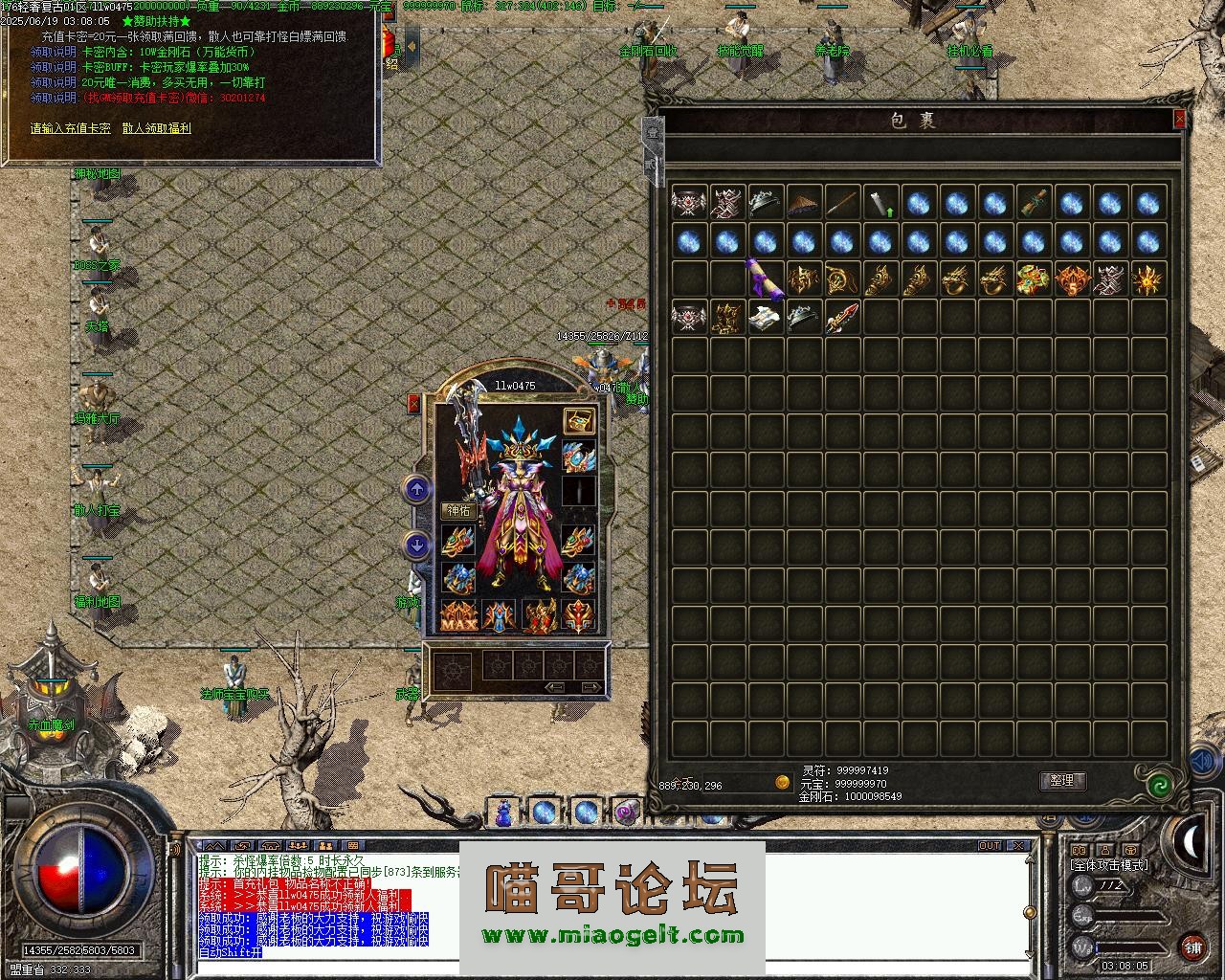Screen dimensions: 1225x980
Task: Click the MAX equipment slot
Action: tap(458, 617)
